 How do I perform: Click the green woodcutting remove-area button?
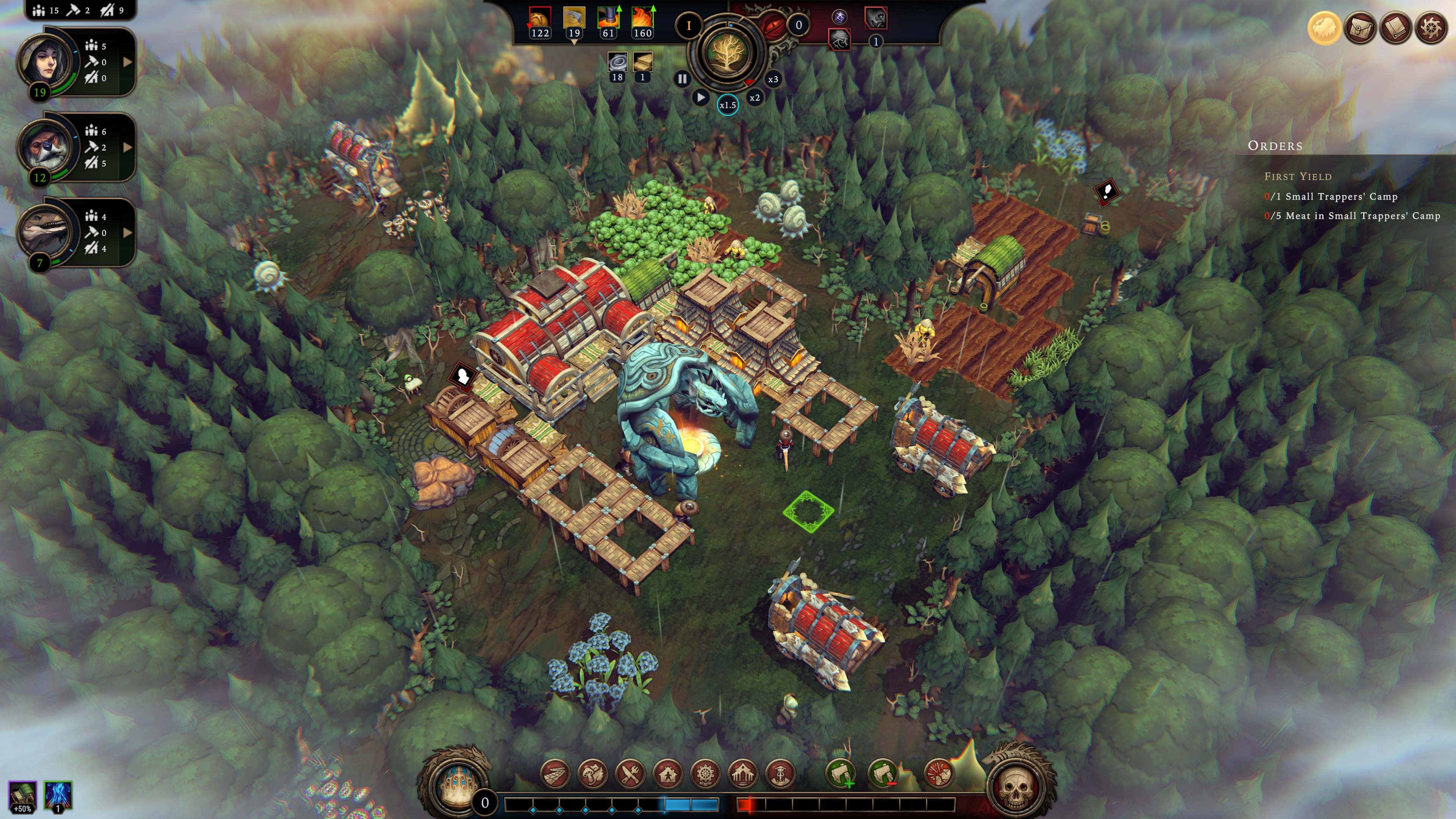883,774
